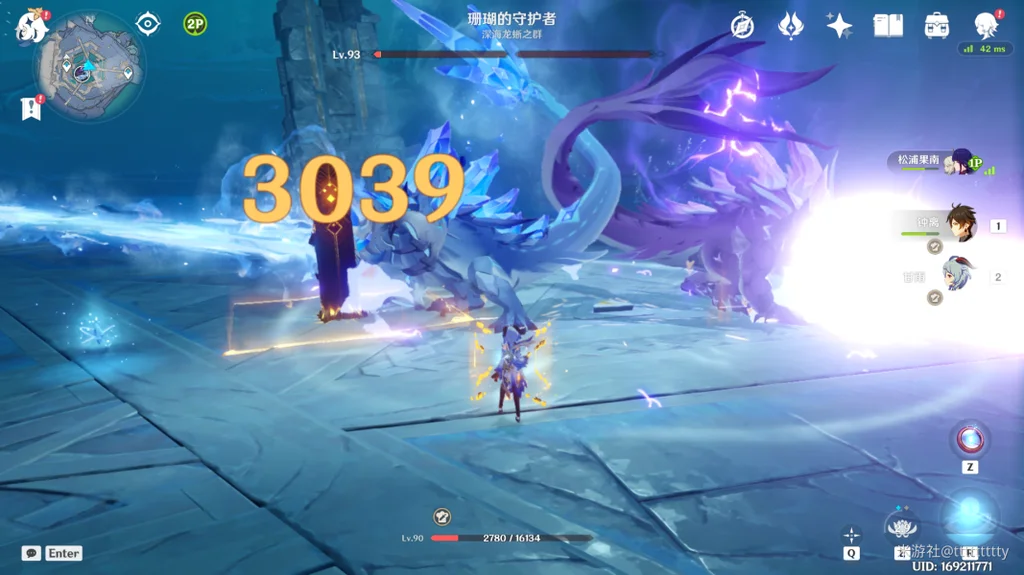Viewport: 1024px width, 575px height.
Task: Open the chat box labeled Enter
Action: [x=52, y=553]
